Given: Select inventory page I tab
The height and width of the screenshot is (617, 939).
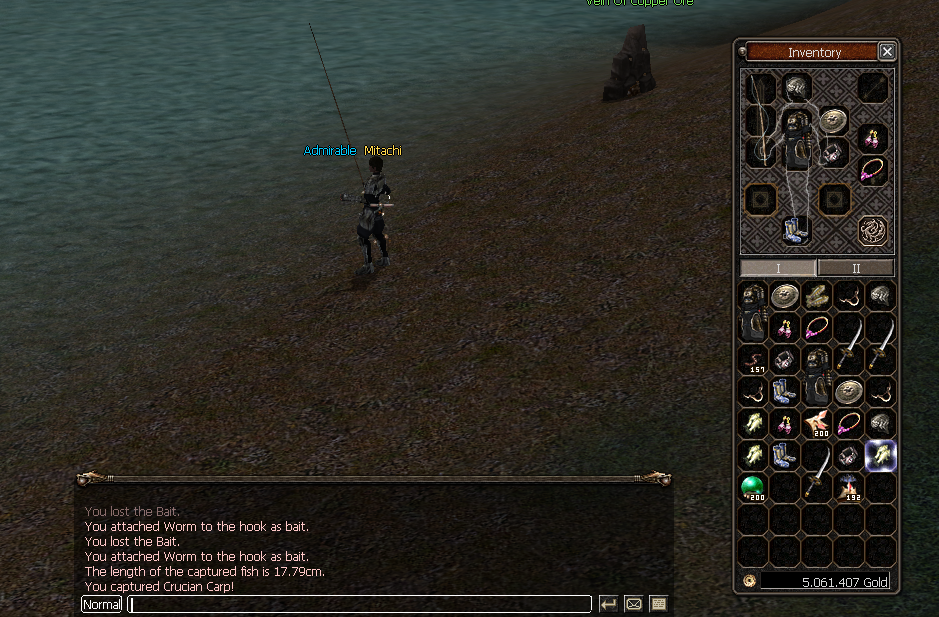Looking at the screenshot, I should point(778,268).
